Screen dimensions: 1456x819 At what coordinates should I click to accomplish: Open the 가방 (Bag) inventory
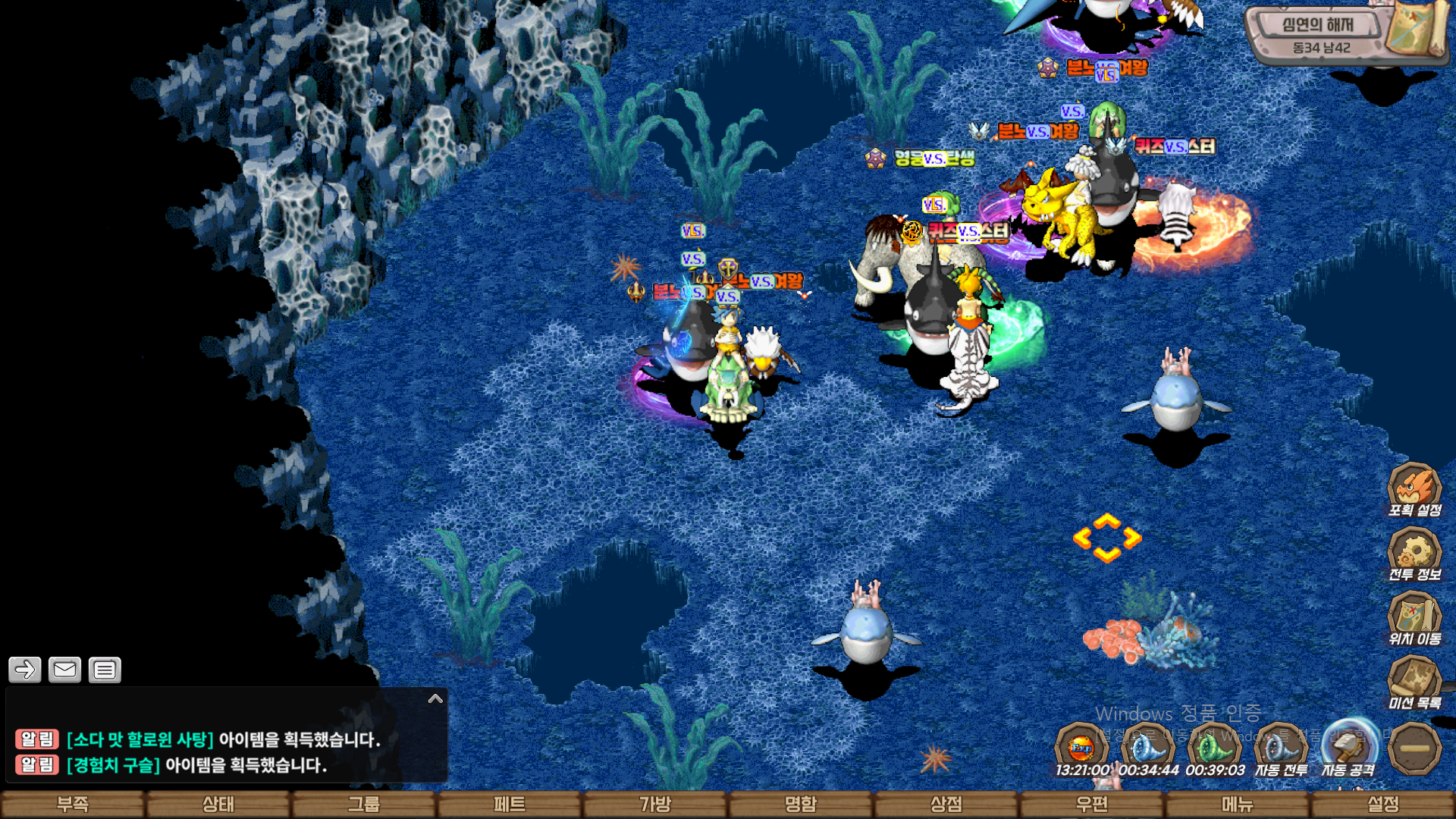click(x=655, y=804)
